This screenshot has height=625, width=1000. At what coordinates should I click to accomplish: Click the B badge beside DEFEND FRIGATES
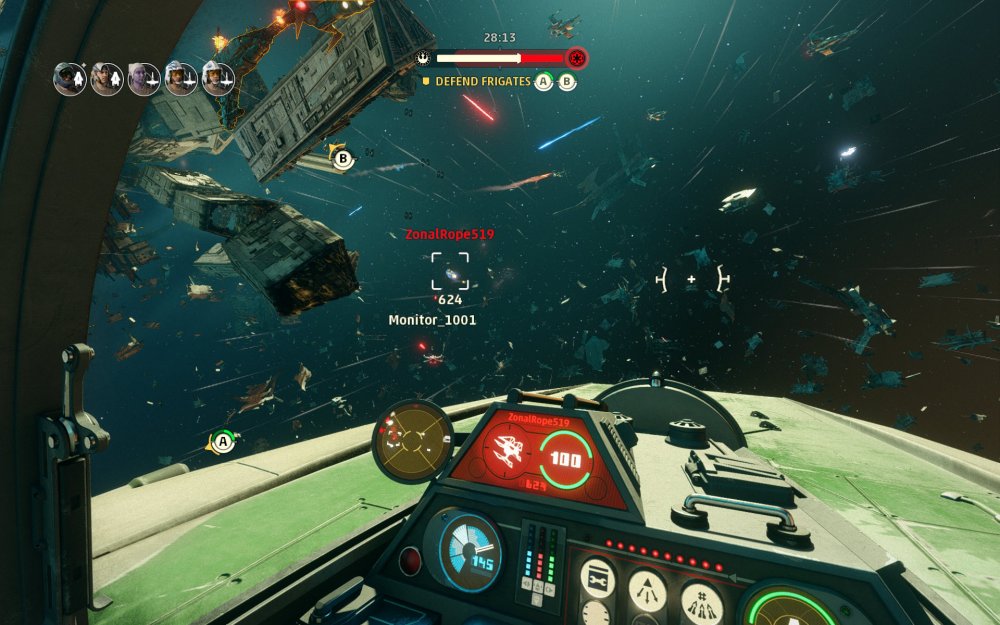click(567, 82)
